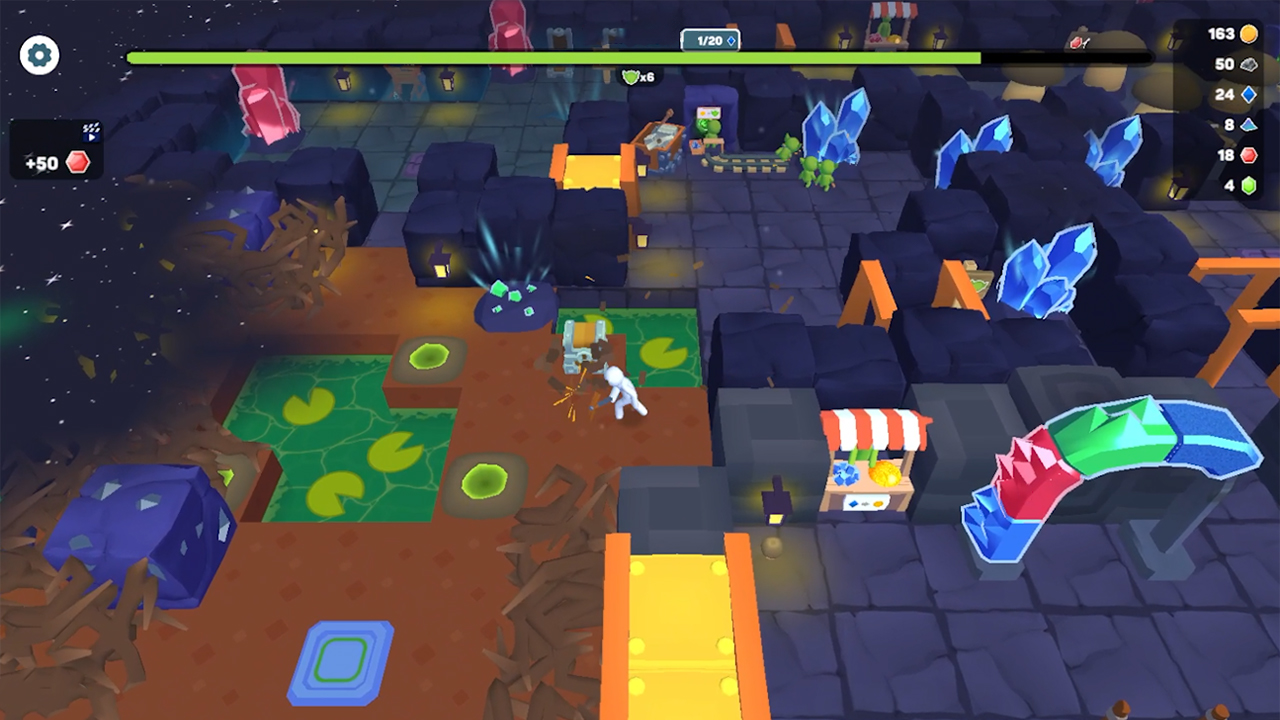Open the 1/20 diamond quest badge

710,39
